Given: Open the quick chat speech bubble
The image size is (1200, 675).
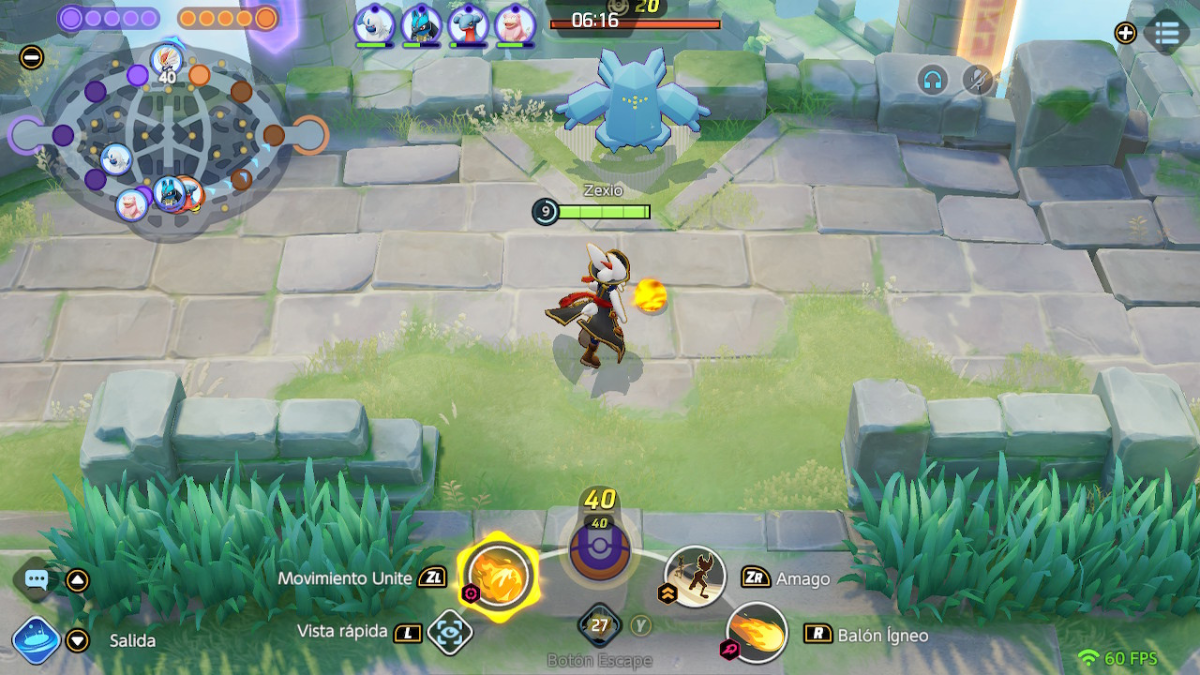Looking at the screenshot, I should [36, 579].
